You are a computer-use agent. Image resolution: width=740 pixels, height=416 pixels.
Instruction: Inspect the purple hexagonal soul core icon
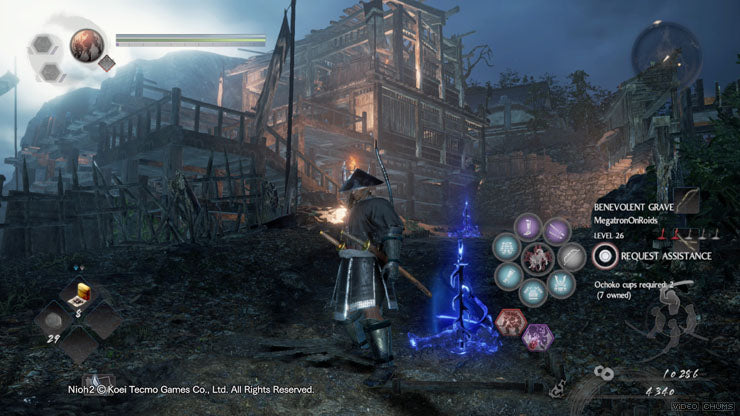click(x=537, y=336)
